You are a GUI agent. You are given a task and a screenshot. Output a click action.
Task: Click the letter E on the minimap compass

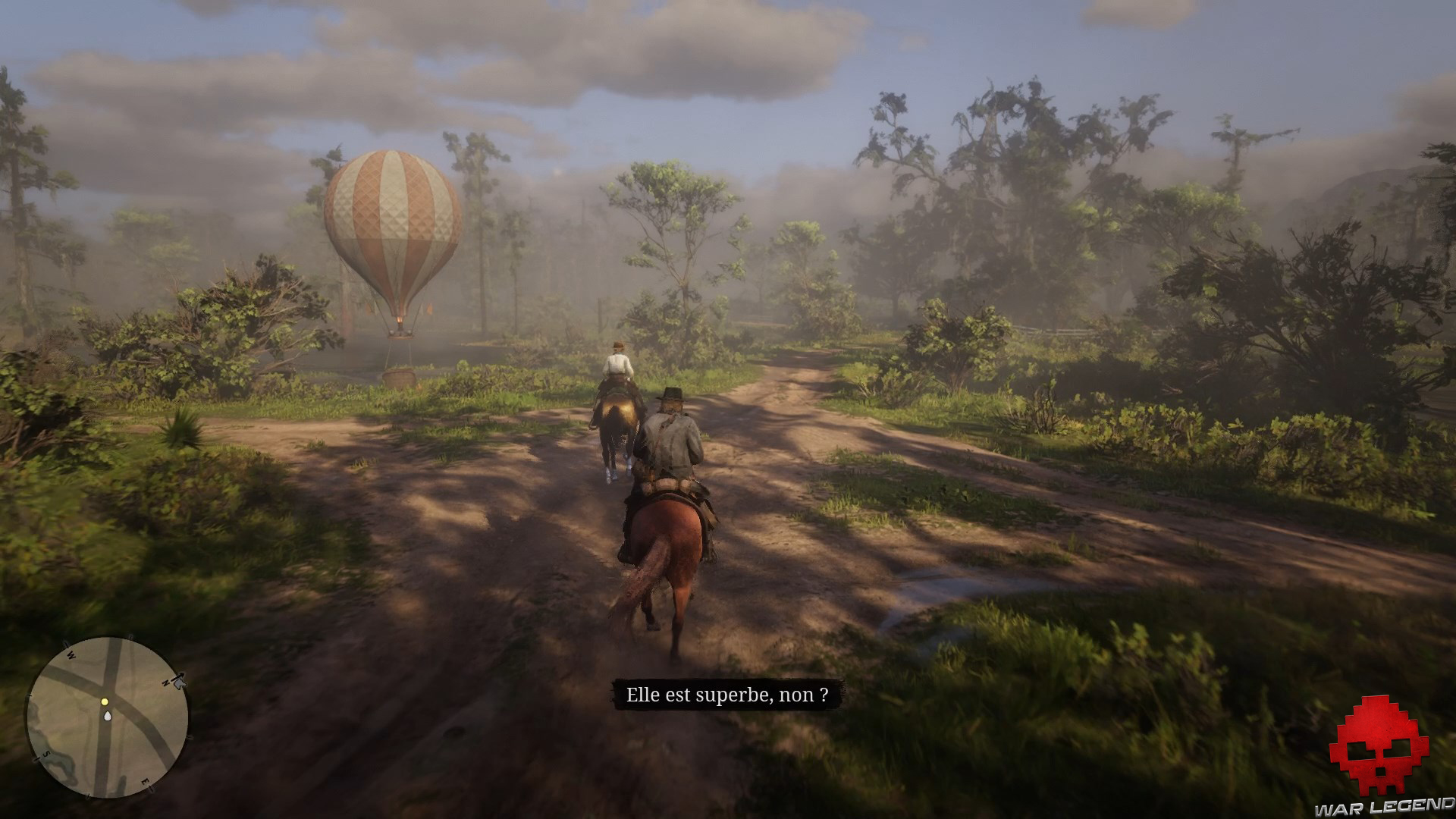[x=145, y=781]
